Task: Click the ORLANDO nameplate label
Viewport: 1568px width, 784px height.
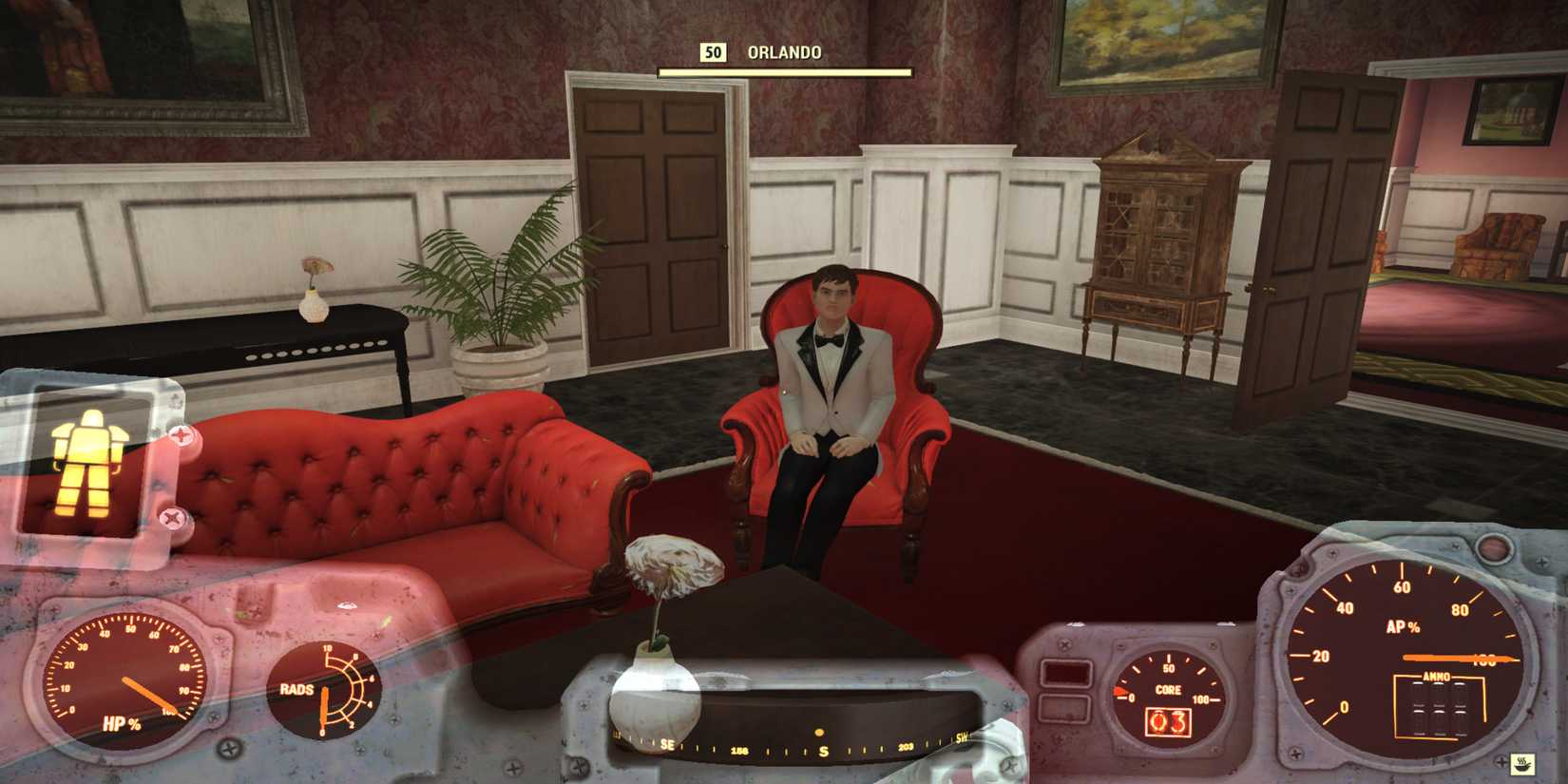Action: (x=783, y=53)
